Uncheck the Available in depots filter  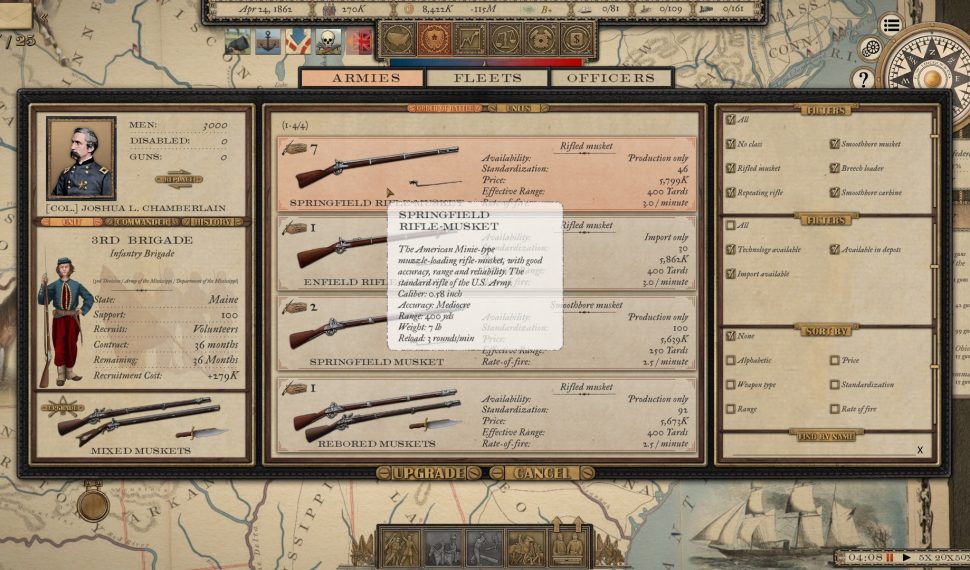pyautogui.click(x=834, y=249)
